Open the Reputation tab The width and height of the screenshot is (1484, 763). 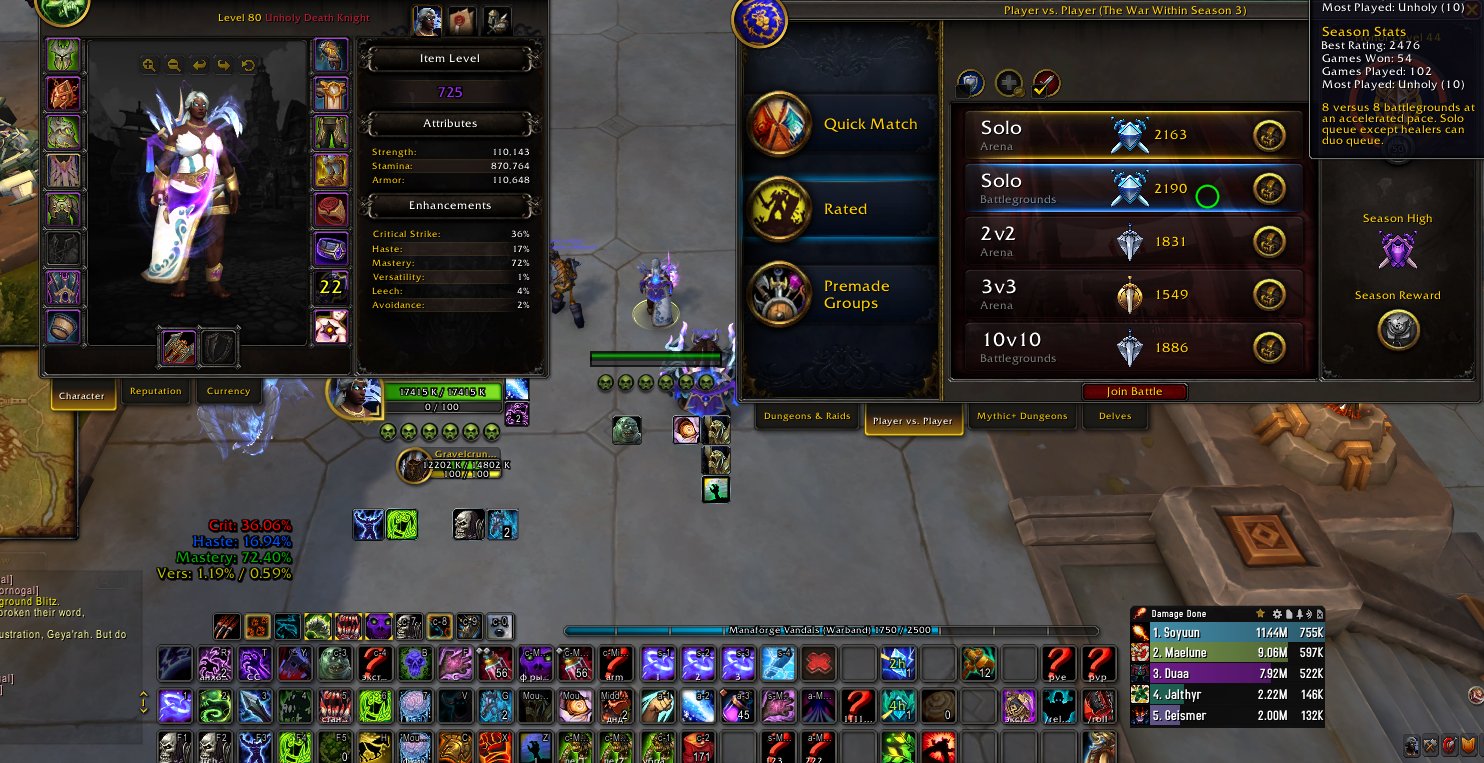155,391
